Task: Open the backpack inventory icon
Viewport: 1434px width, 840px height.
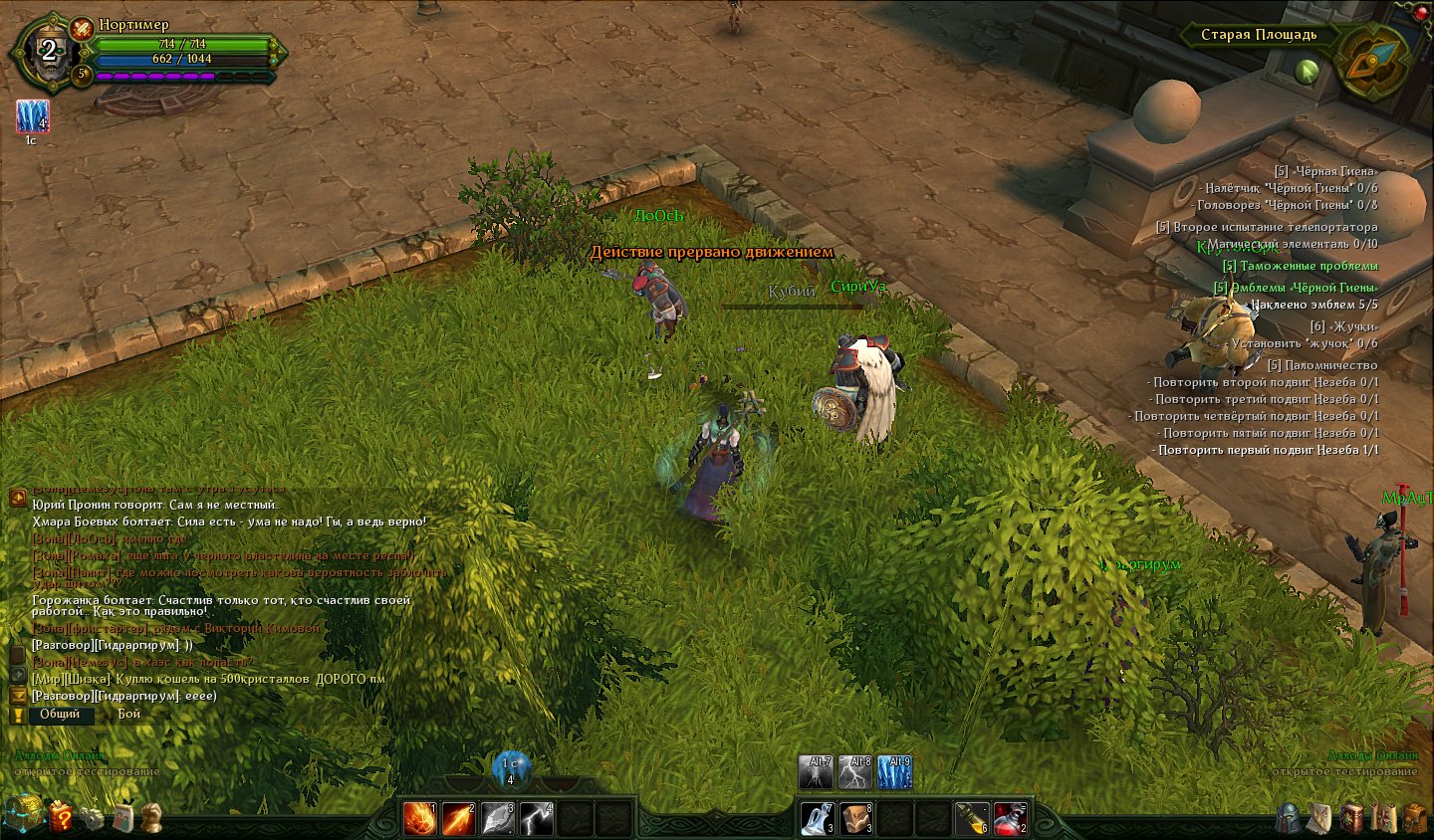Action: (1415, 818)
